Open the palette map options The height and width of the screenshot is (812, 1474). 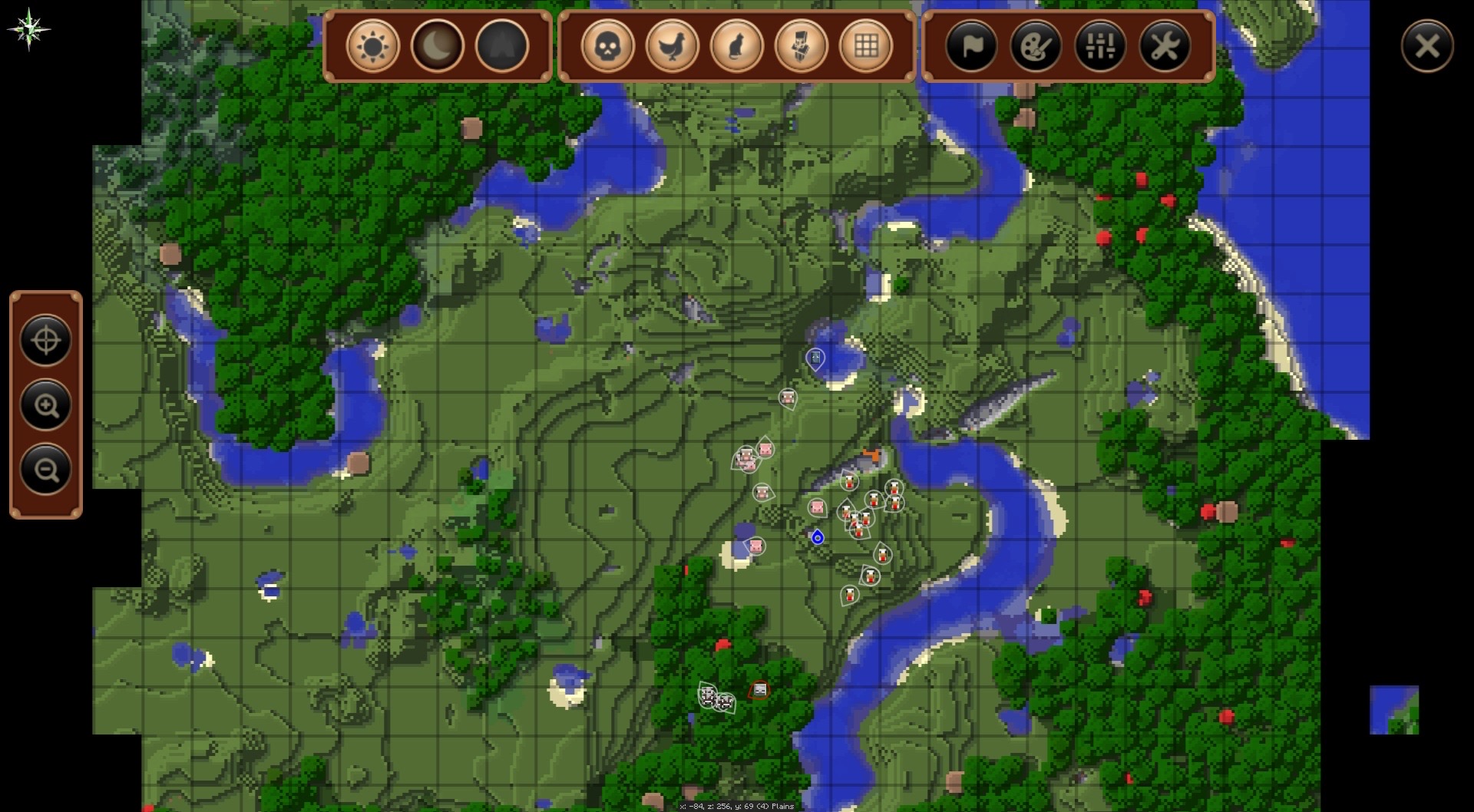point(1036,46)
